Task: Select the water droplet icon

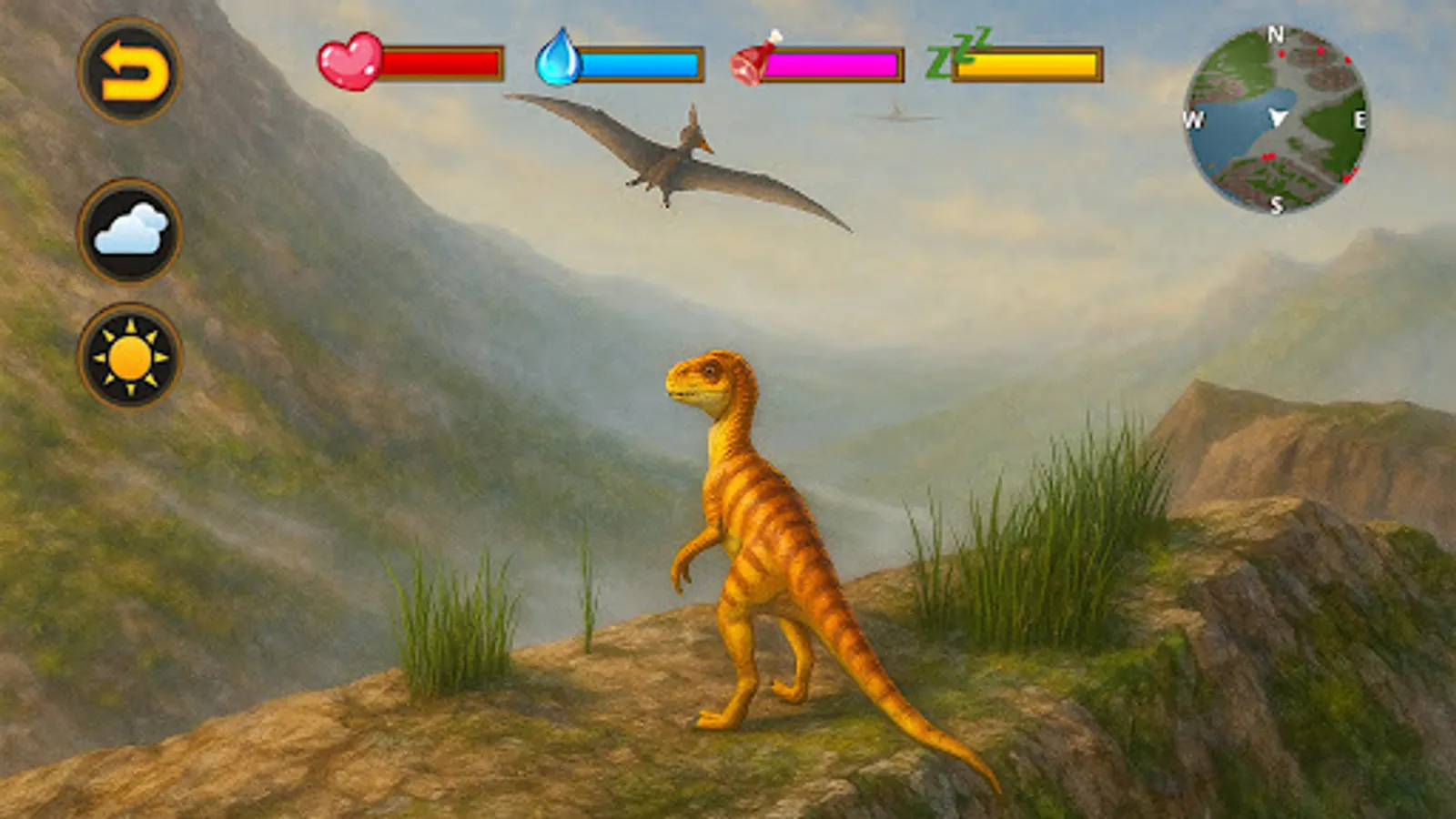Action: coord(560,60)
